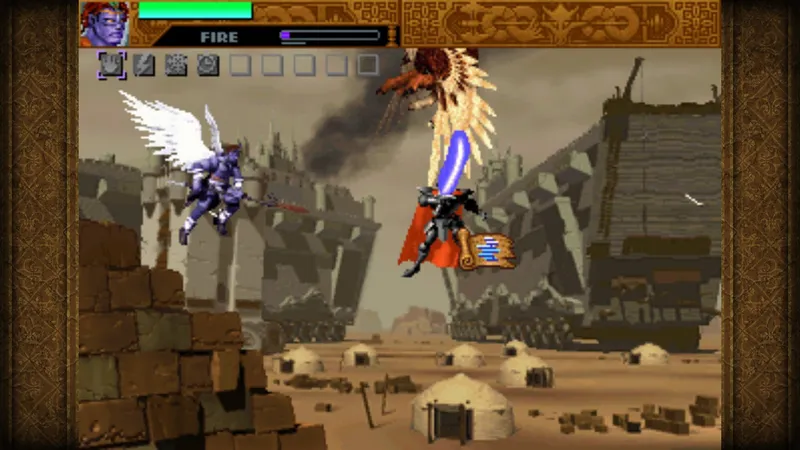
Task: Click the purple-faced character portrait
Action: click(105, 23)
